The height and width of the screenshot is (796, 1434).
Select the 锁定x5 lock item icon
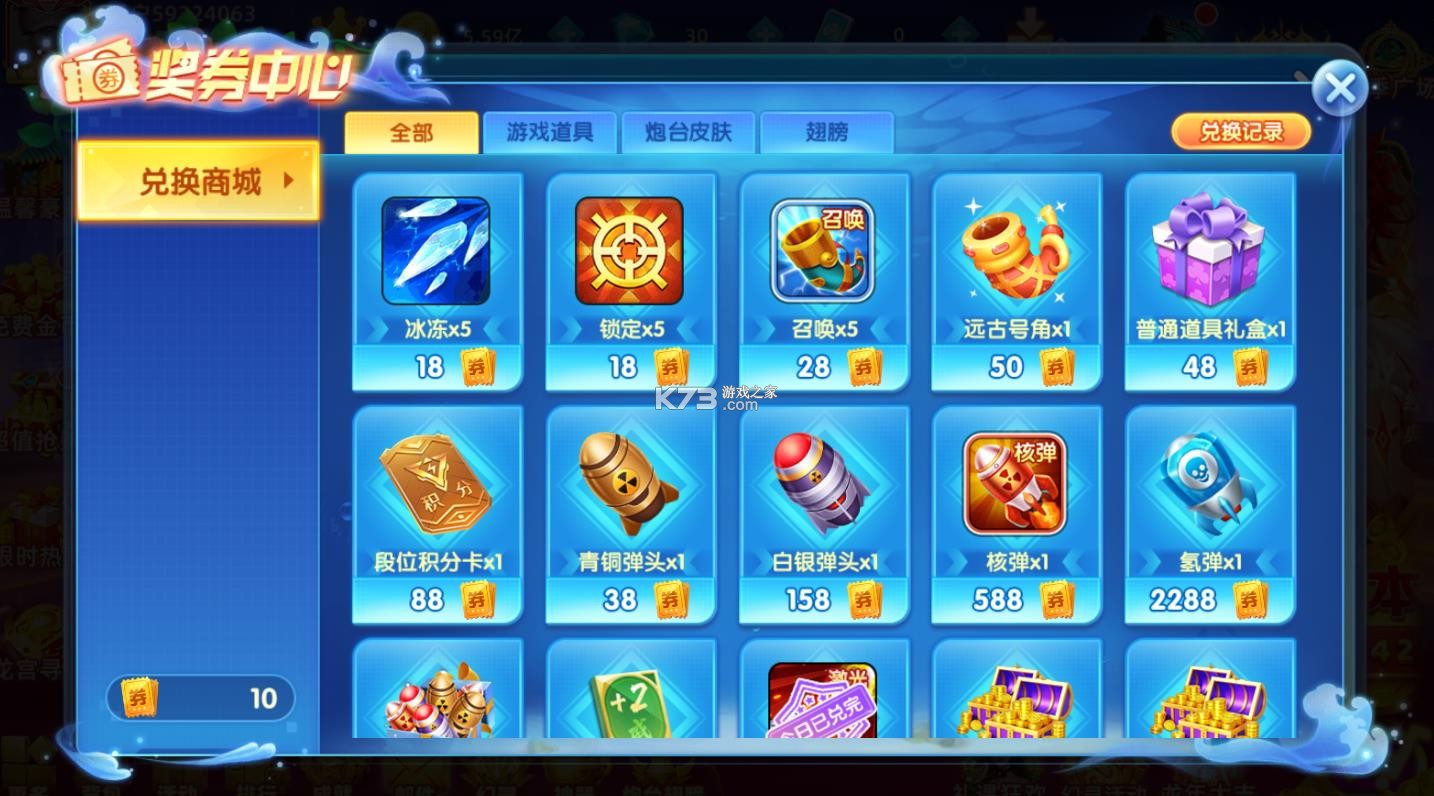pyautogui.click(x=629, y=250)
